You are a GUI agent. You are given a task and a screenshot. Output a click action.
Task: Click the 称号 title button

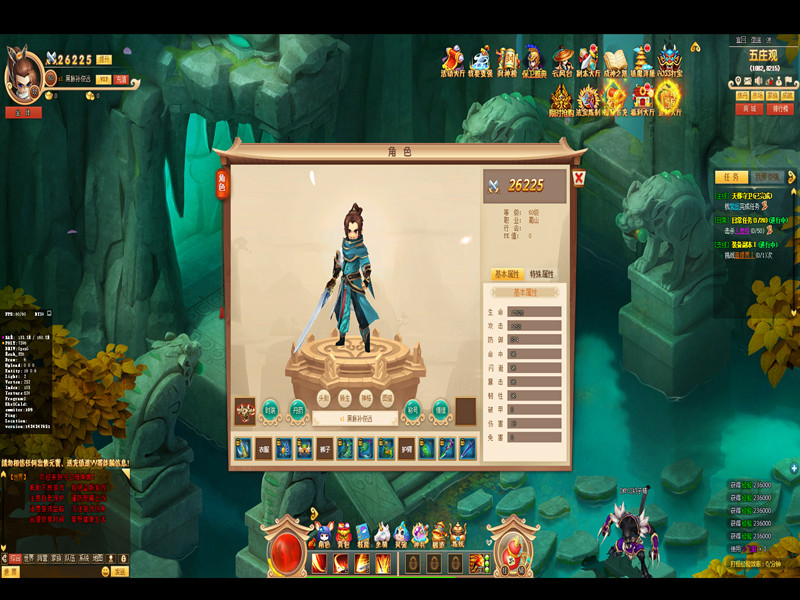coord(413,408)
